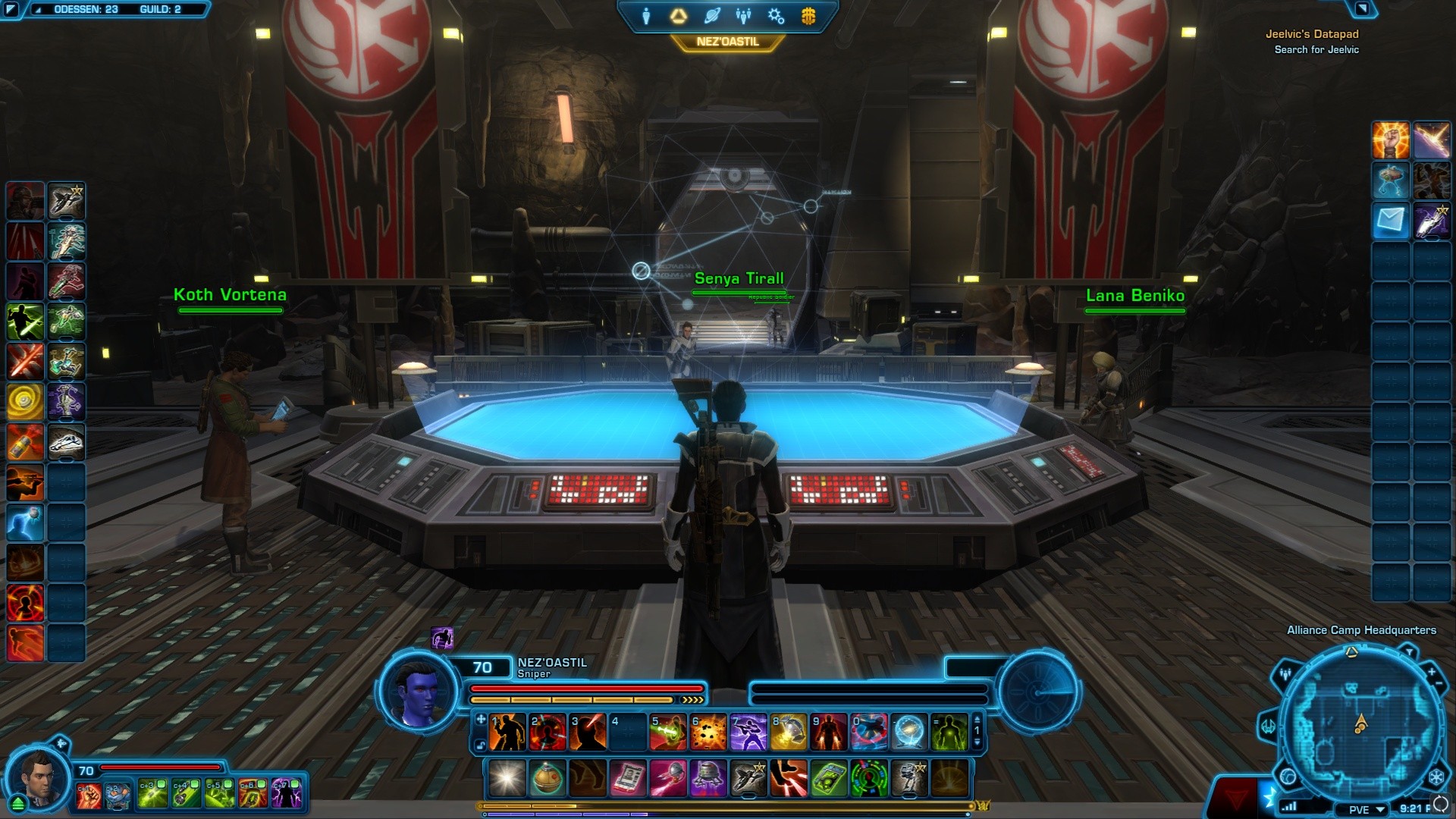Viewport: 1456px width, 819px height.
Task: Use the round grenade item on lower bar
Action: (x=547, y=778)
